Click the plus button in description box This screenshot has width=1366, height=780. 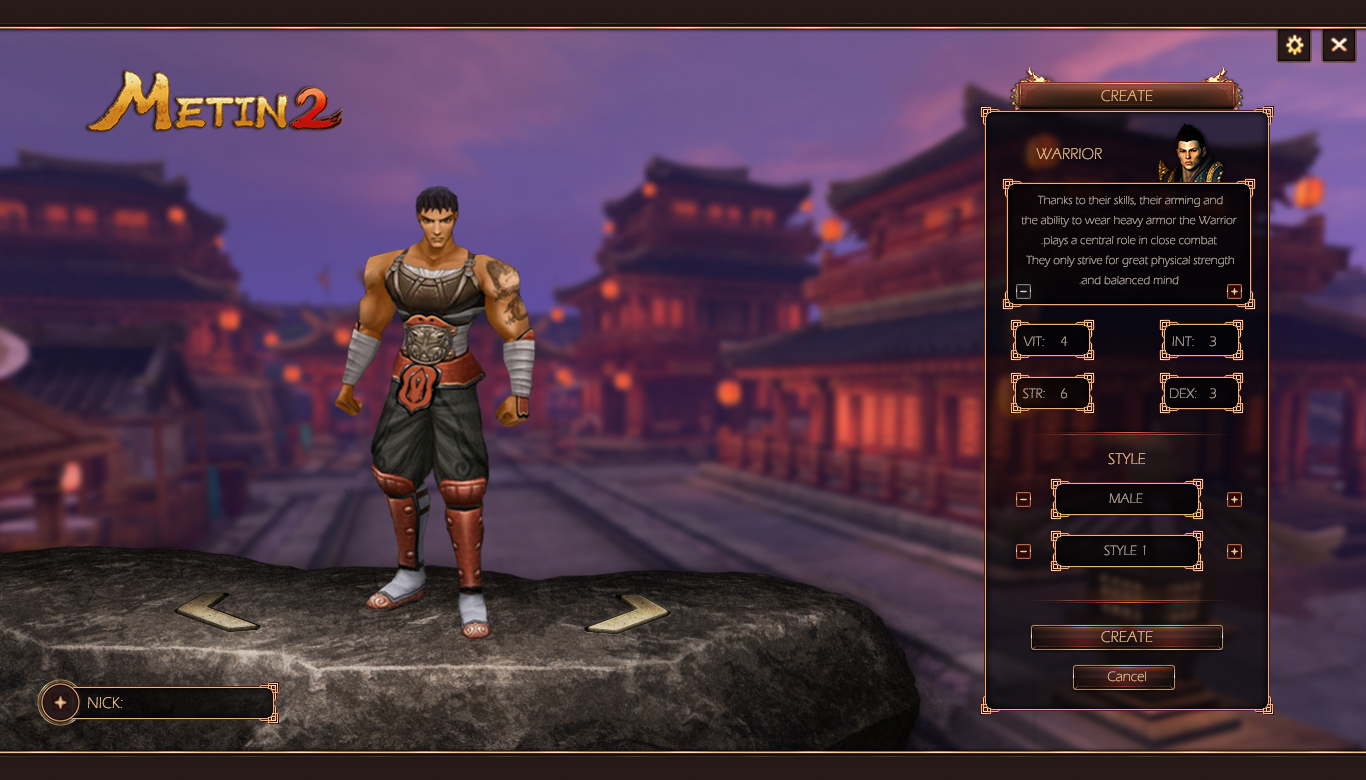pyautogui.click(x=1234, y=291)
